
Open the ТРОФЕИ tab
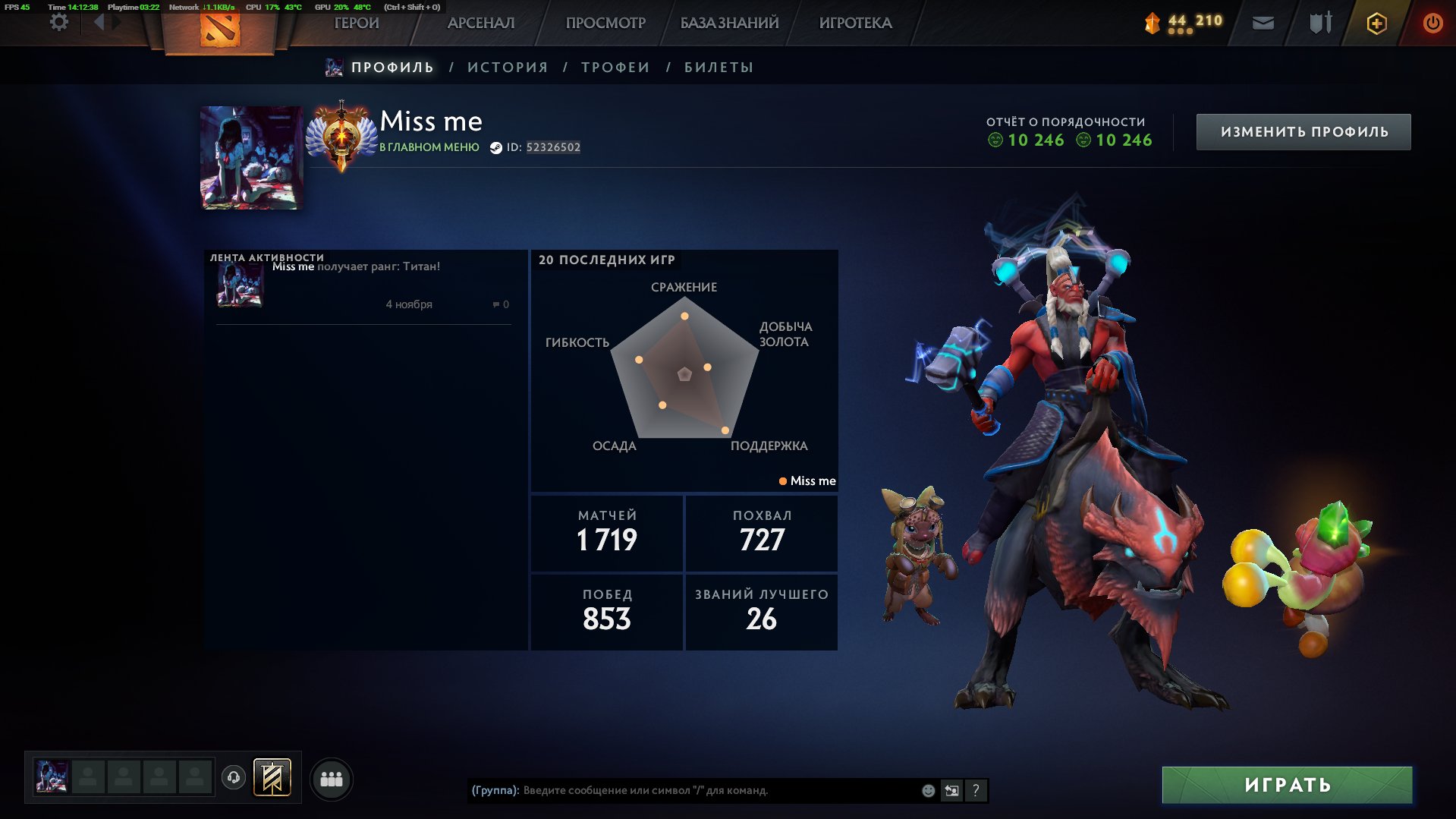click(615, 67)
